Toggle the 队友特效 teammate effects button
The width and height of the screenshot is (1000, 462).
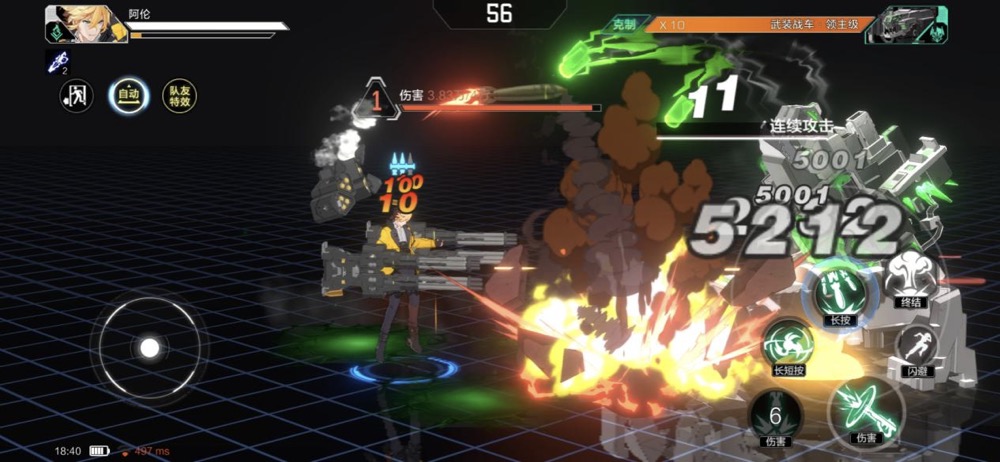tap(180, 96)
